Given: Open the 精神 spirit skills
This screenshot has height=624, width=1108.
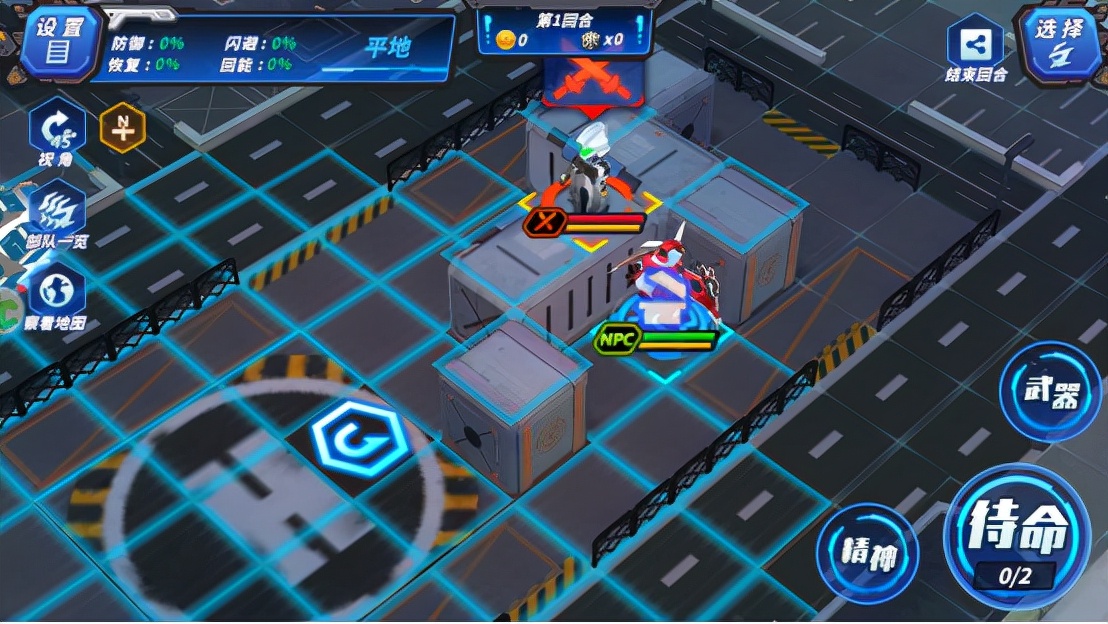Looking at the screenshot, I should [x=866, y=553].
